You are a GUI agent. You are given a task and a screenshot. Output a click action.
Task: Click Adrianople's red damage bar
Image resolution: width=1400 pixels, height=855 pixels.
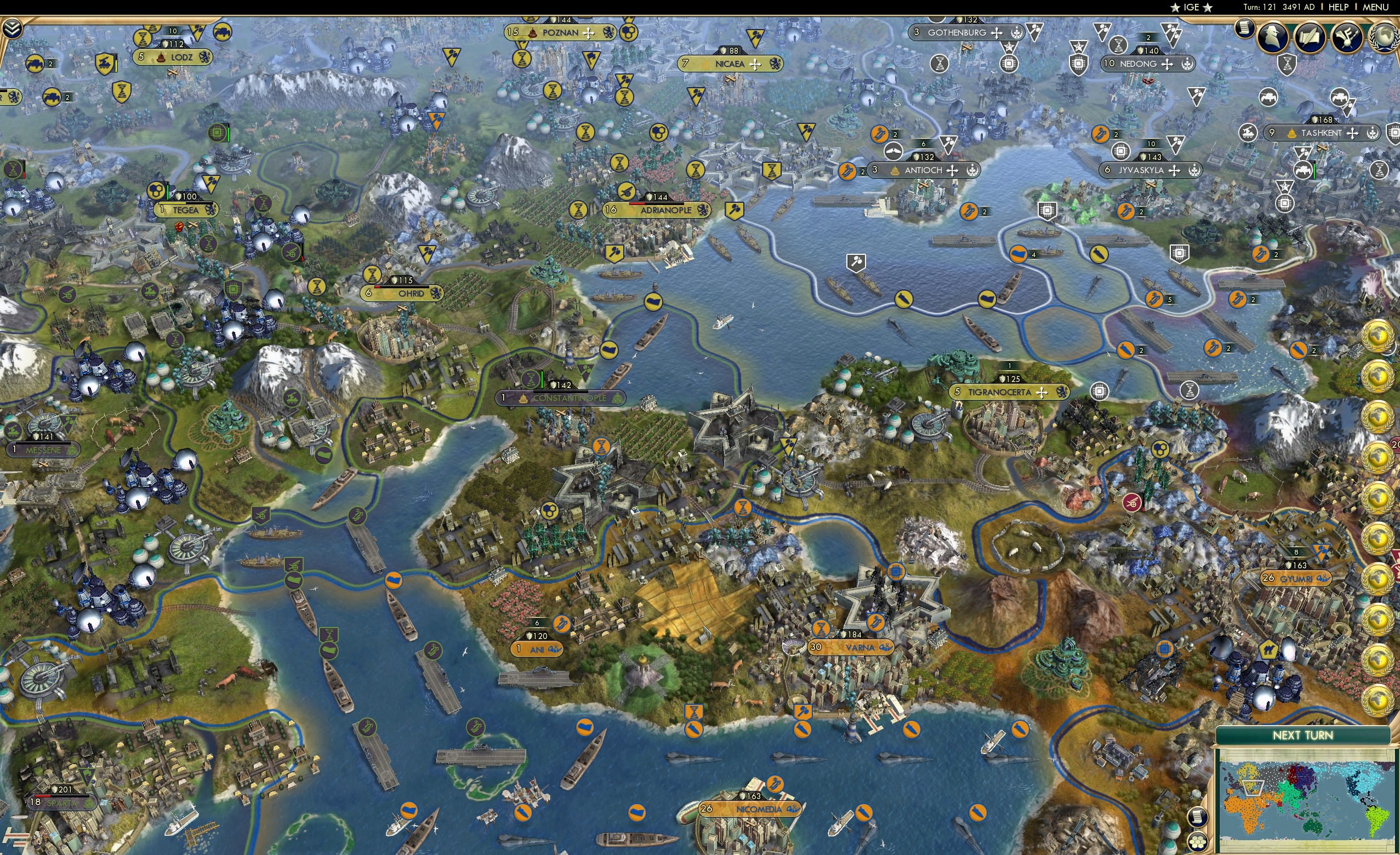638,204
